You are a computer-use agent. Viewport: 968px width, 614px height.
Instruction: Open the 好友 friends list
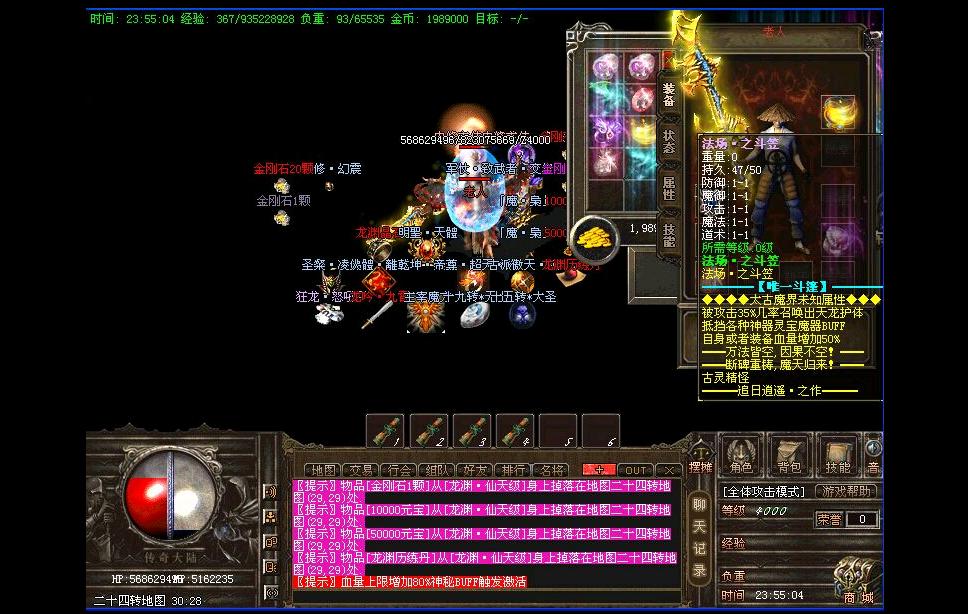tap(475, 470)
